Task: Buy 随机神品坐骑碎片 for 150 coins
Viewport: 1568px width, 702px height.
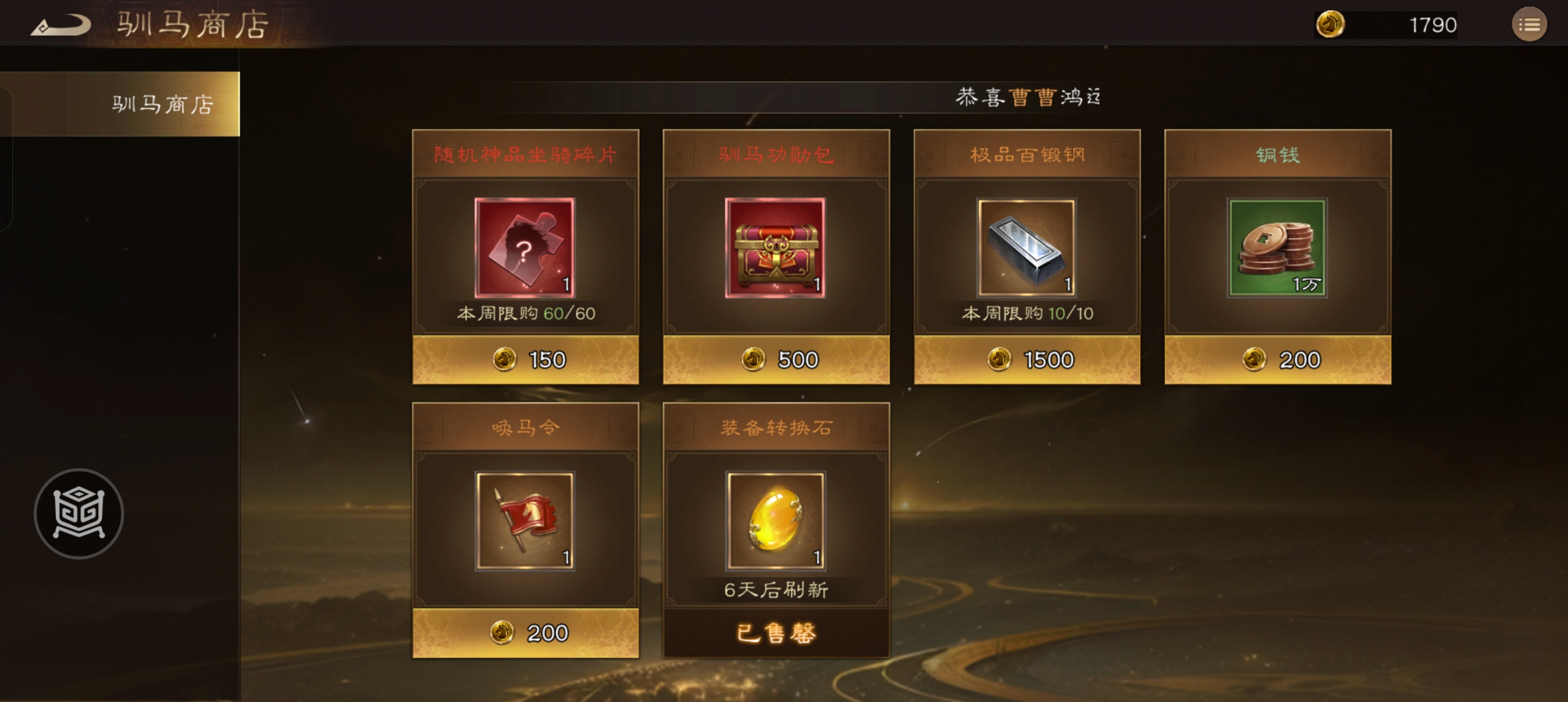Action: click(x=525, y=359)
